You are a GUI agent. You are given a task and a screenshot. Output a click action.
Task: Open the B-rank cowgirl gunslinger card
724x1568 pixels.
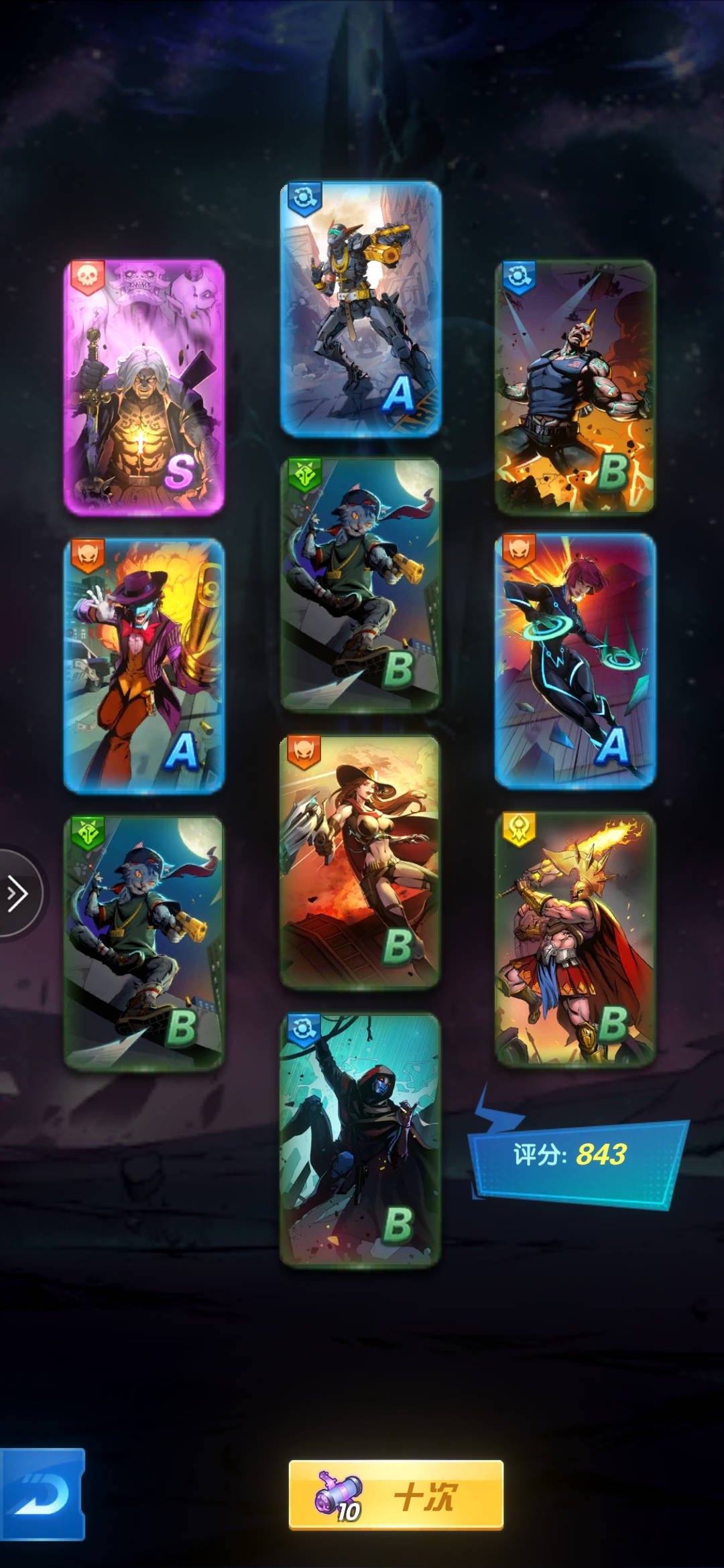pos(360,861)
